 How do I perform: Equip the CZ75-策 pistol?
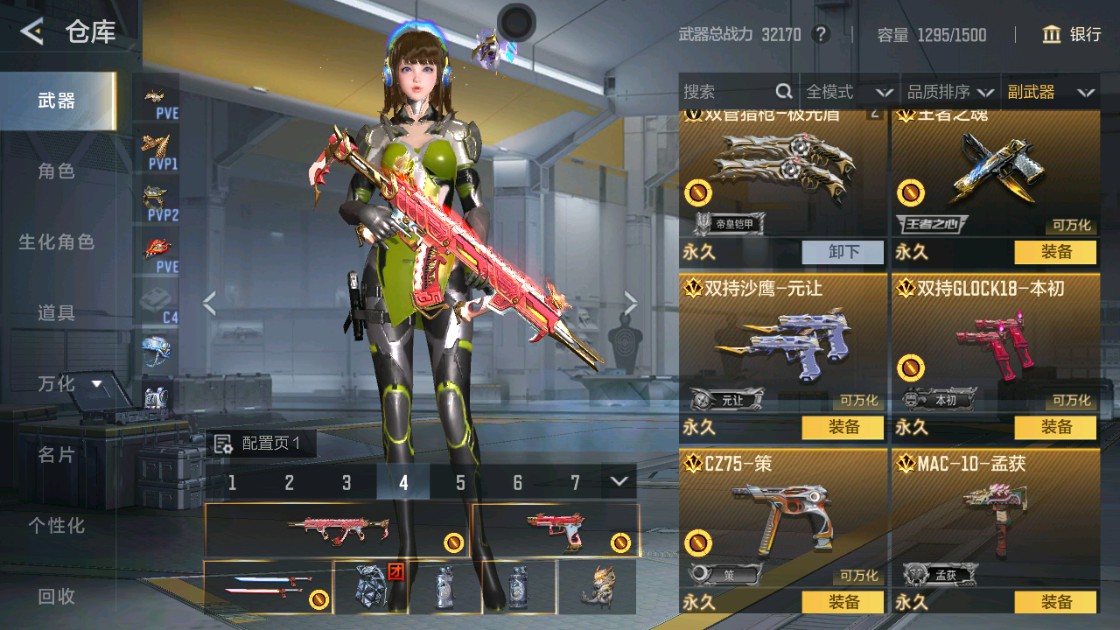click(x=843, y=602)
